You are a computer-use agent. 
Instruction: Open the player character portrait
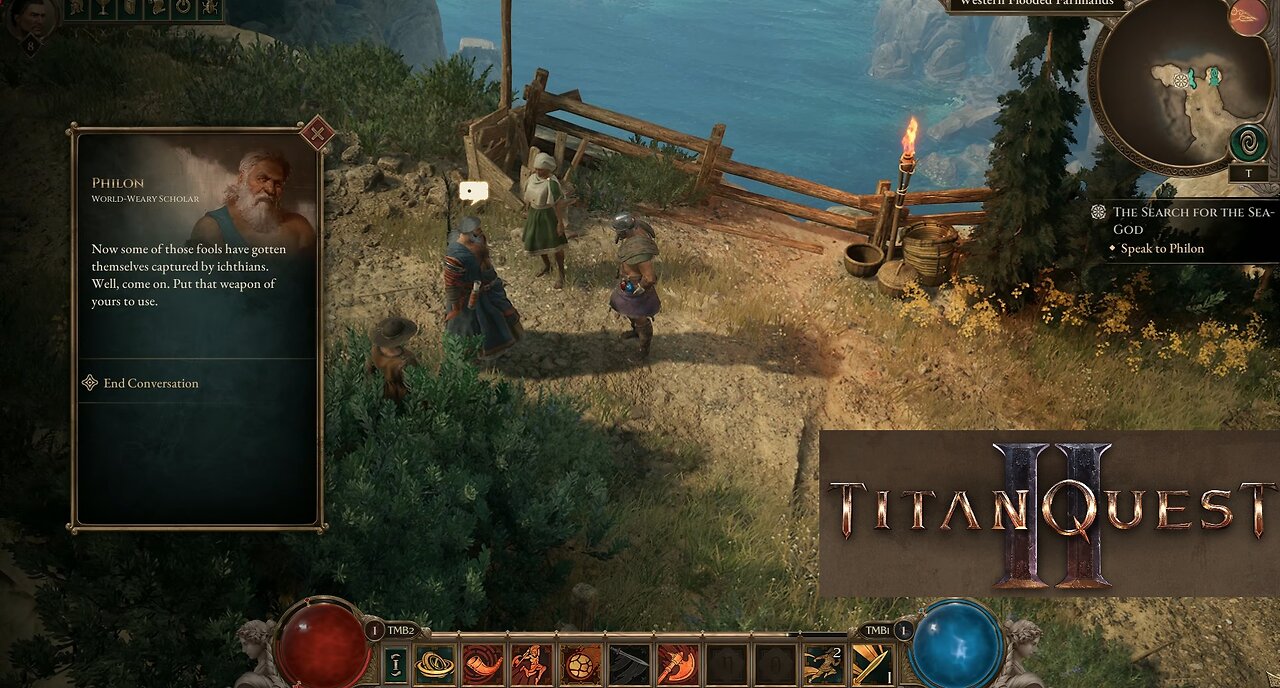click(x=28, y=17)
